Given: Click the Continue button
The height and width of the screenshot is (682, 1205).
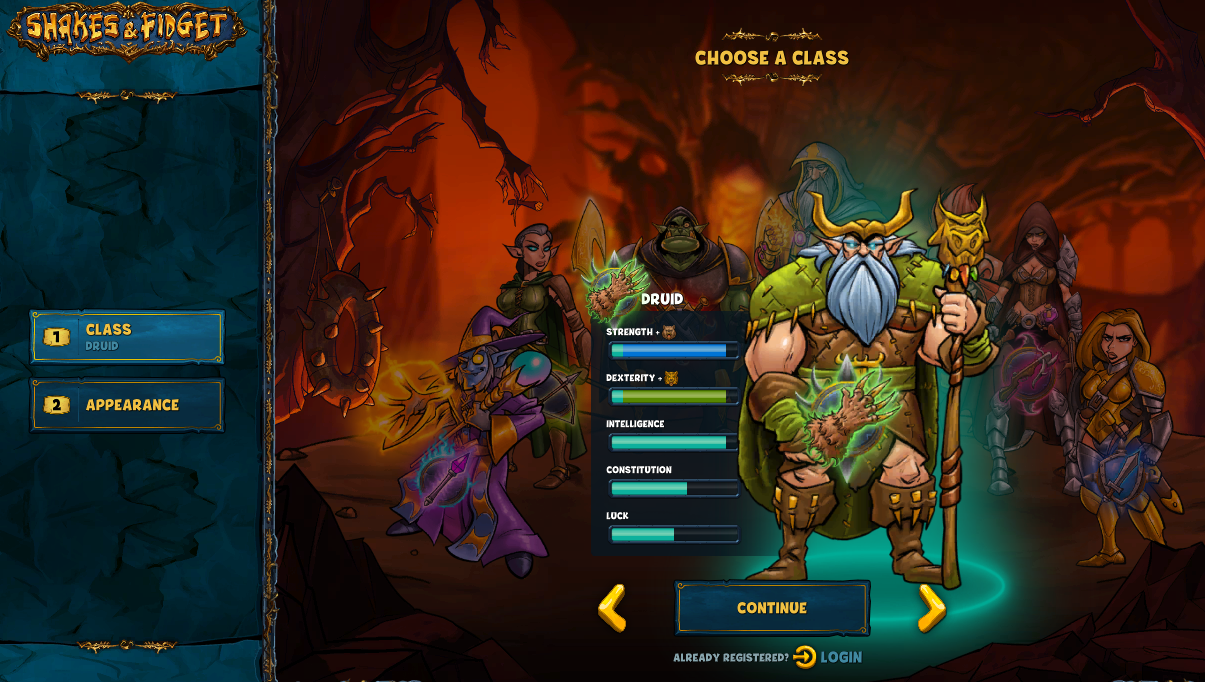Looking at the screenshot, I should coord(772,608).
